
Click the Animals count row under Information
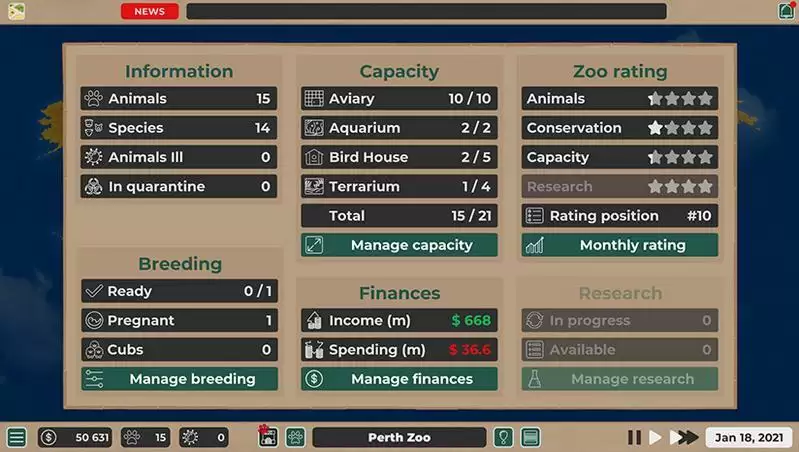[179, 99]
